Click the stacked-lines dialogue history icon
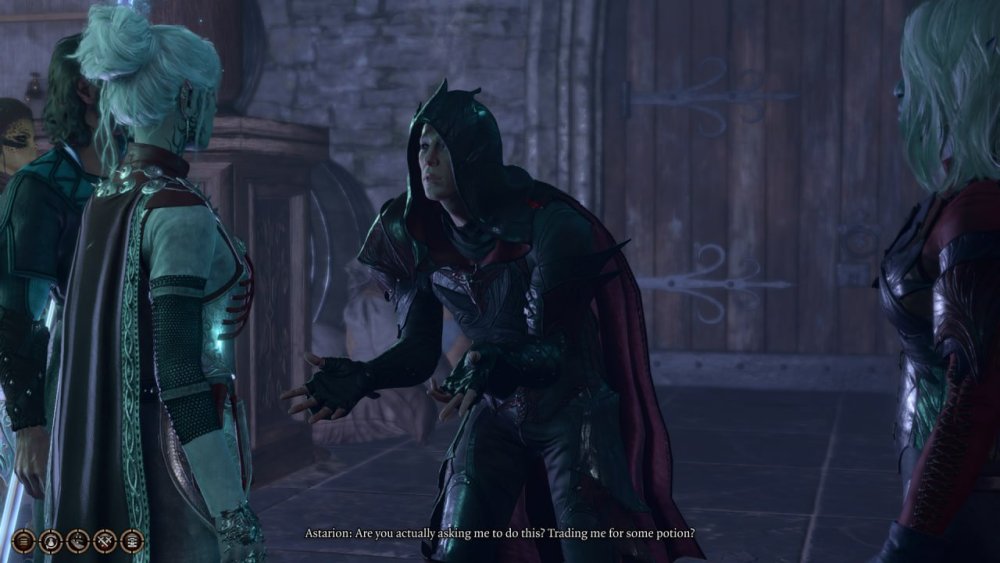 tap(24, 541)
